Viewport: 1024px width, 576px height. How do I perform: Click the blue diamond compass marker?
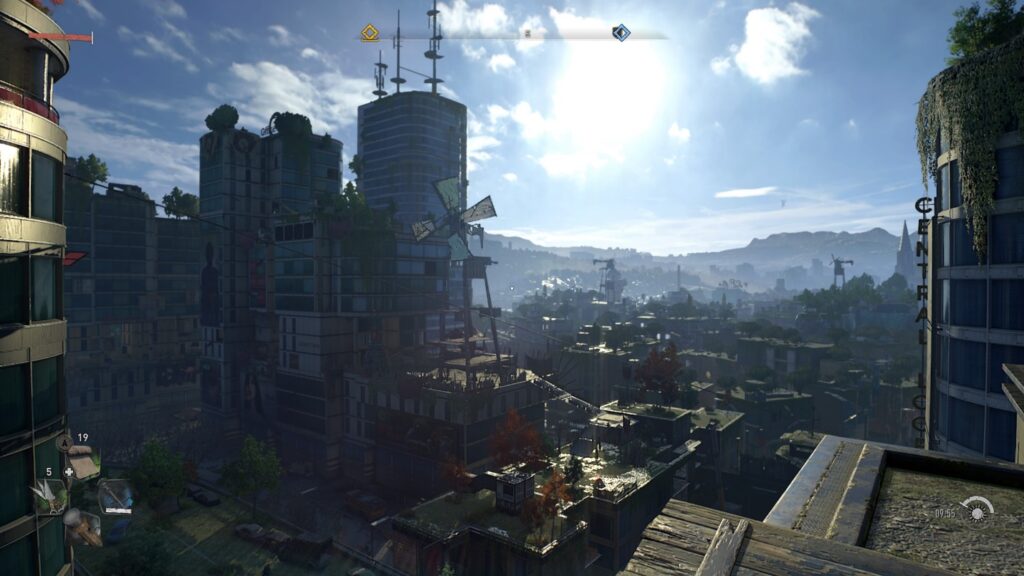click(621, 33)
